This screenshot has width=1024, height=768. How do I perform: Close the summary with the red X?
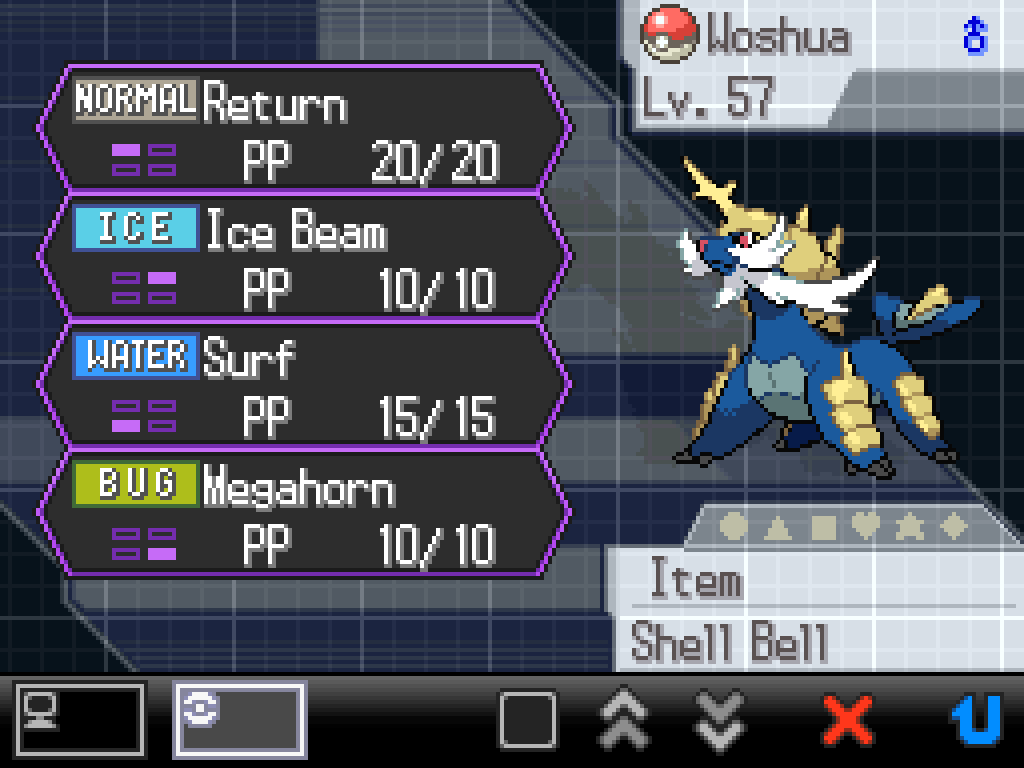coord(849,719)
